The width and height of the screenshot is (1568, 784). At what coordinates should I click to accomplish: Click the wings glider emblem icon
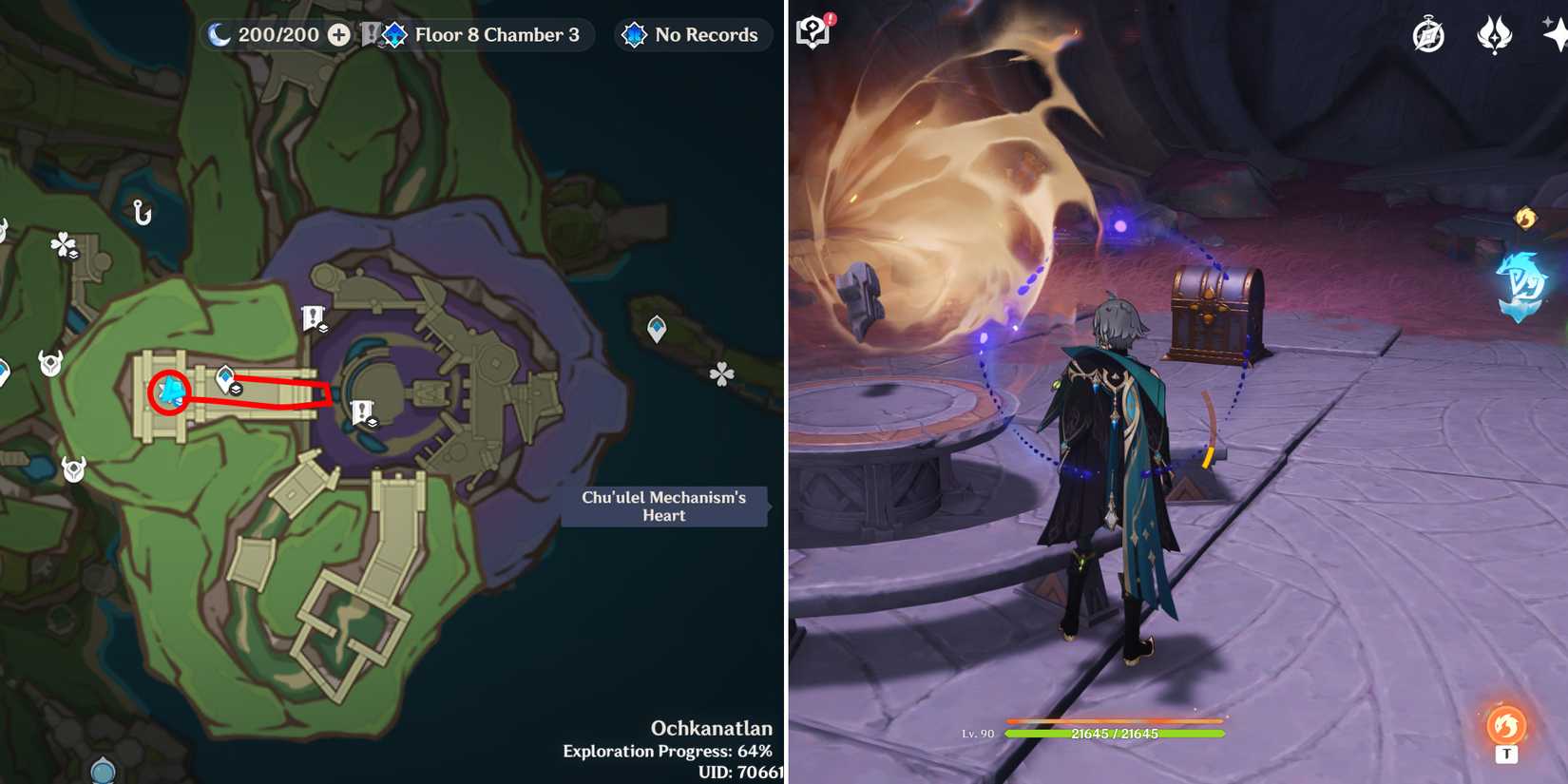[x=1495, y=34]
